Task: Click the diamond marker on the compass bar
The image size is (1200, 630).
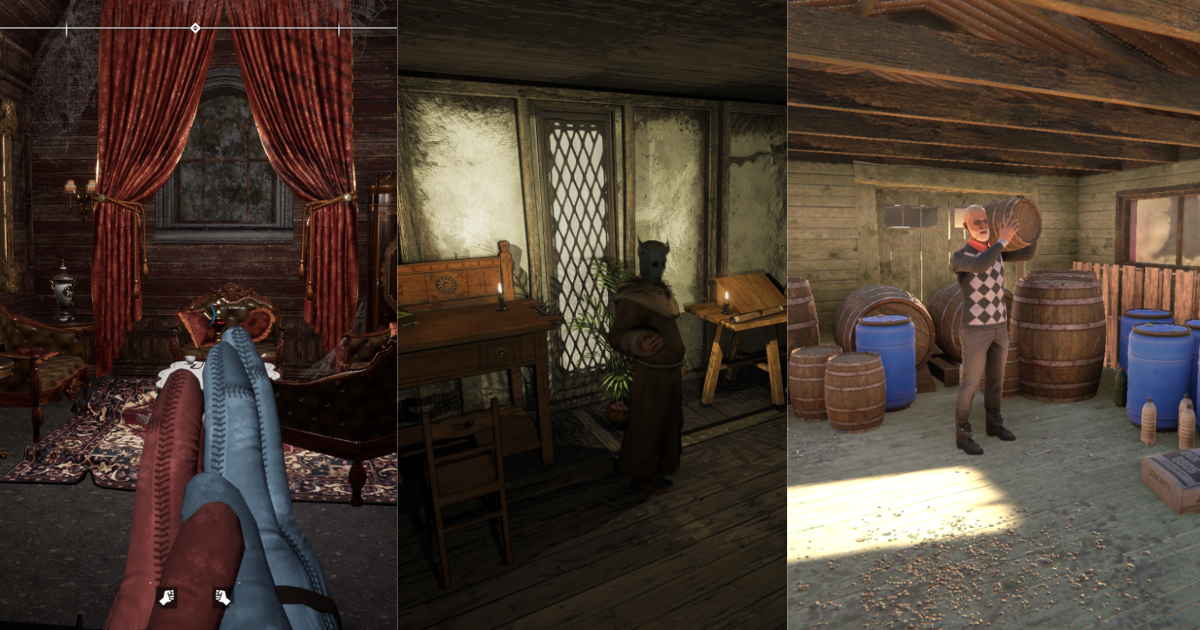Action: click(x=195, y=28)
